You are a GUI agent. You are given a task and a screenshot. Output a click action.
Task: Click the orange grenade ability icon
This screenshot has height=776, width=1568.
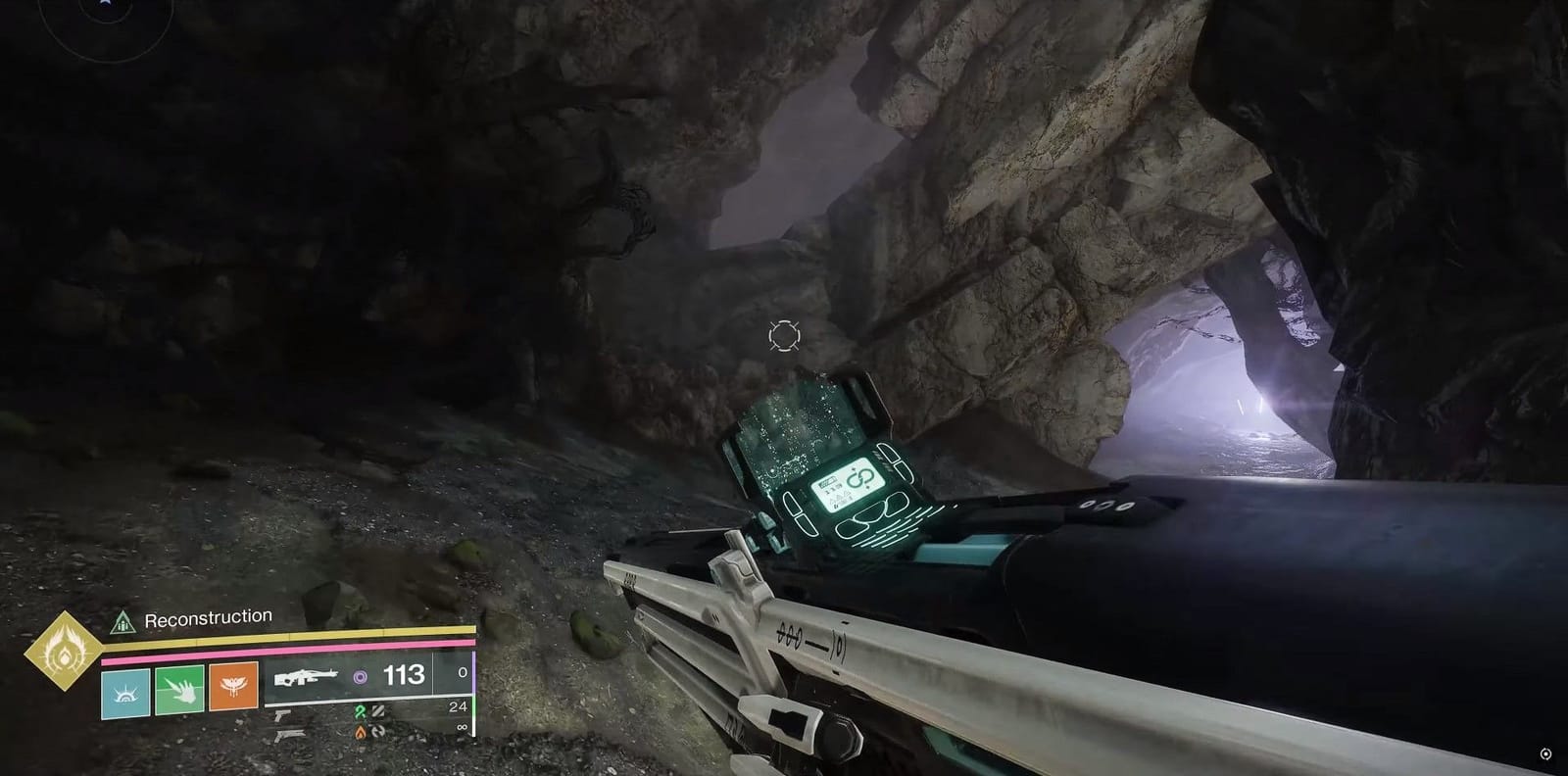[231, 688]
